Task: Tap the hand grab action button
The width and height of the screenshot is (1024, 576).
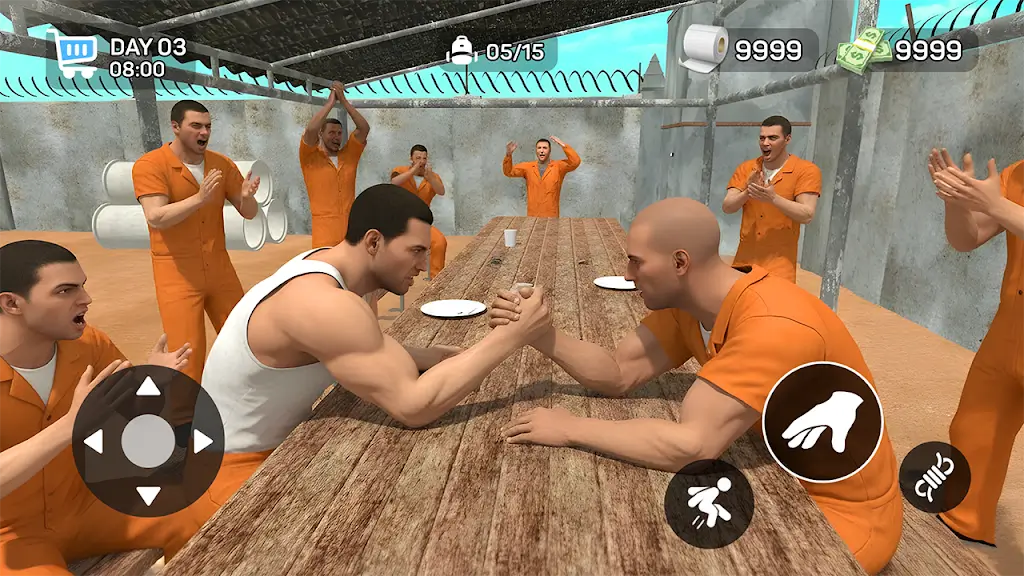Action: click(822, 421)
